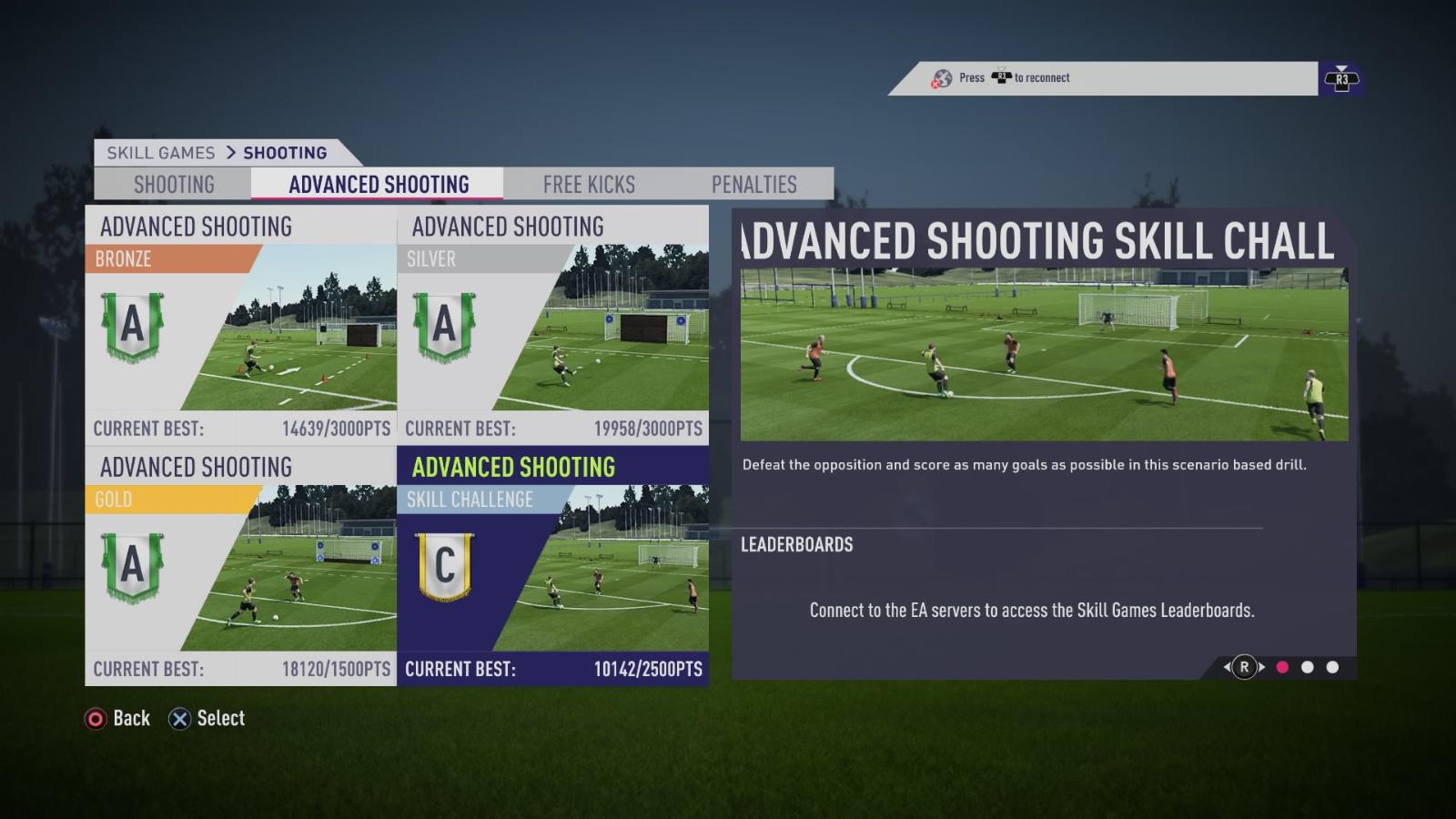Show the first pink page dot
Screen dimensions: 1456x819
tap(1282, 667)
